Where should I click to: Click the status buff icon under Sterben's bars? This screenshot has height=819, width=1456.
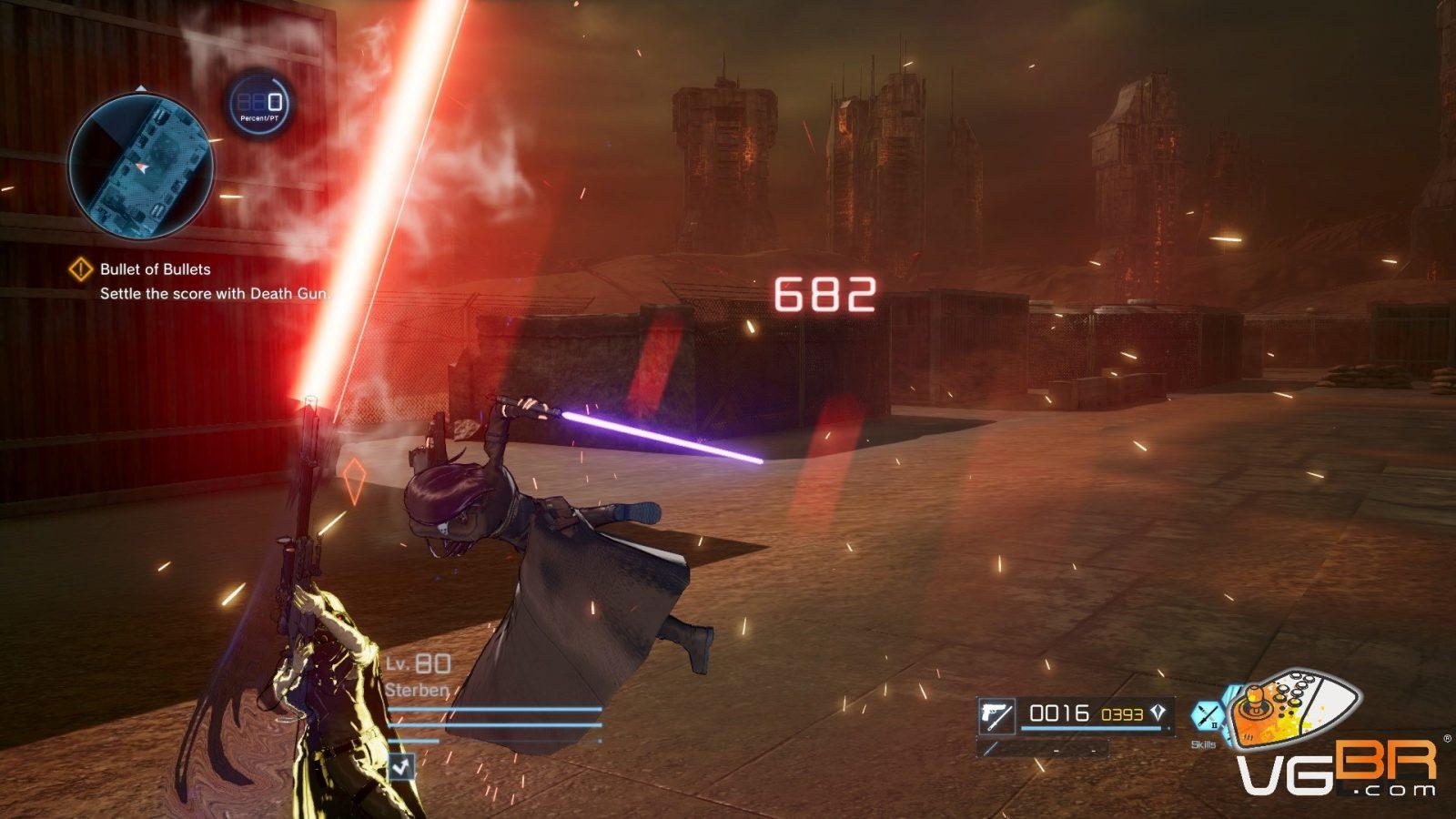(401, 766)
